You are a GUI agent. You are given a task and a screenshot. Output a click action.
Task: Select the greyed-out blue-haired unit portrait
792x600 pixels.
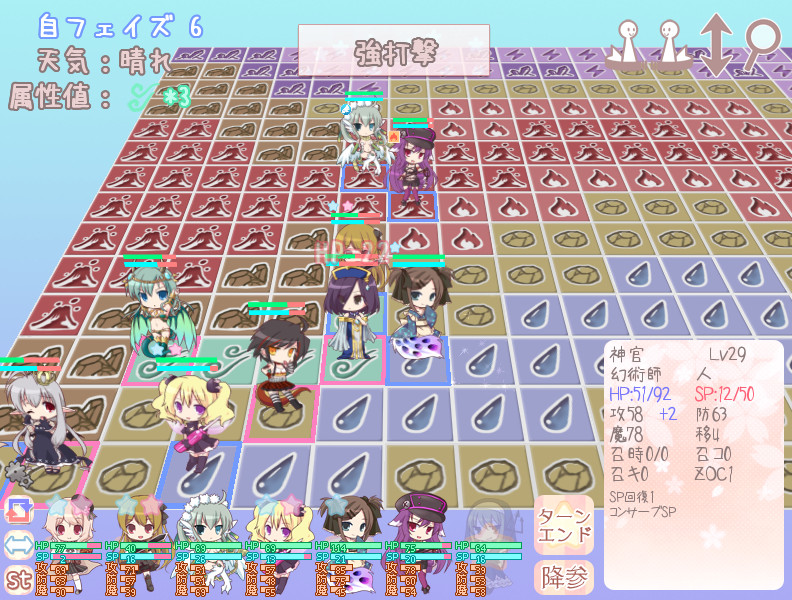click(490, 520)
